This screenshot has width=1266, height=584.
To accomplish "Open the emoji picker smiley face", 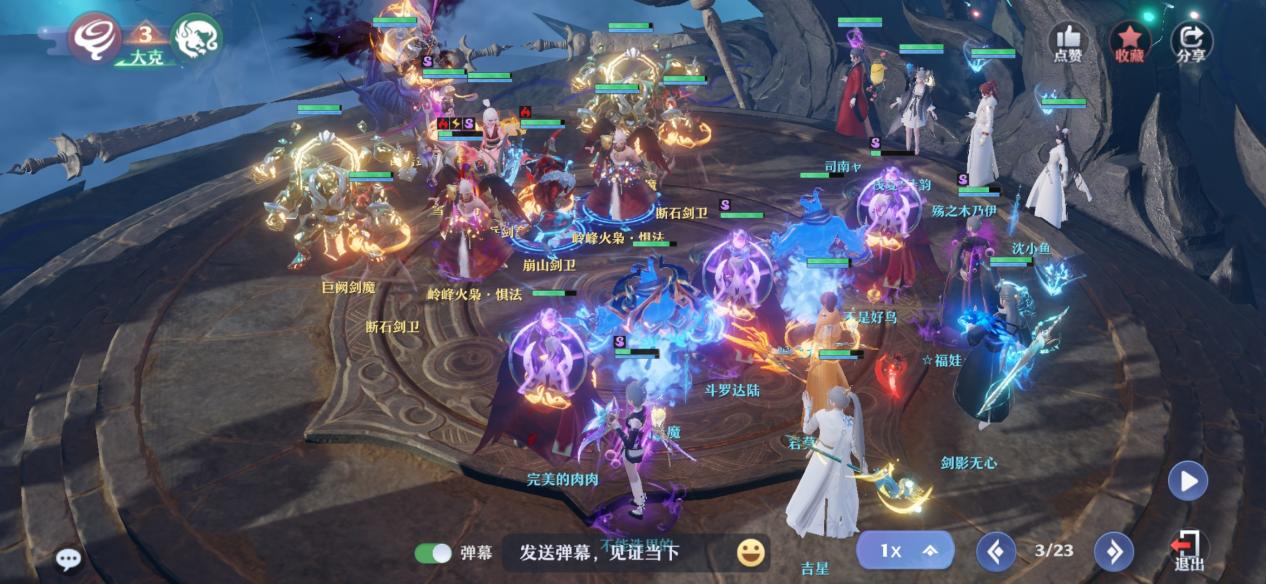I will (x=751, y=552).
